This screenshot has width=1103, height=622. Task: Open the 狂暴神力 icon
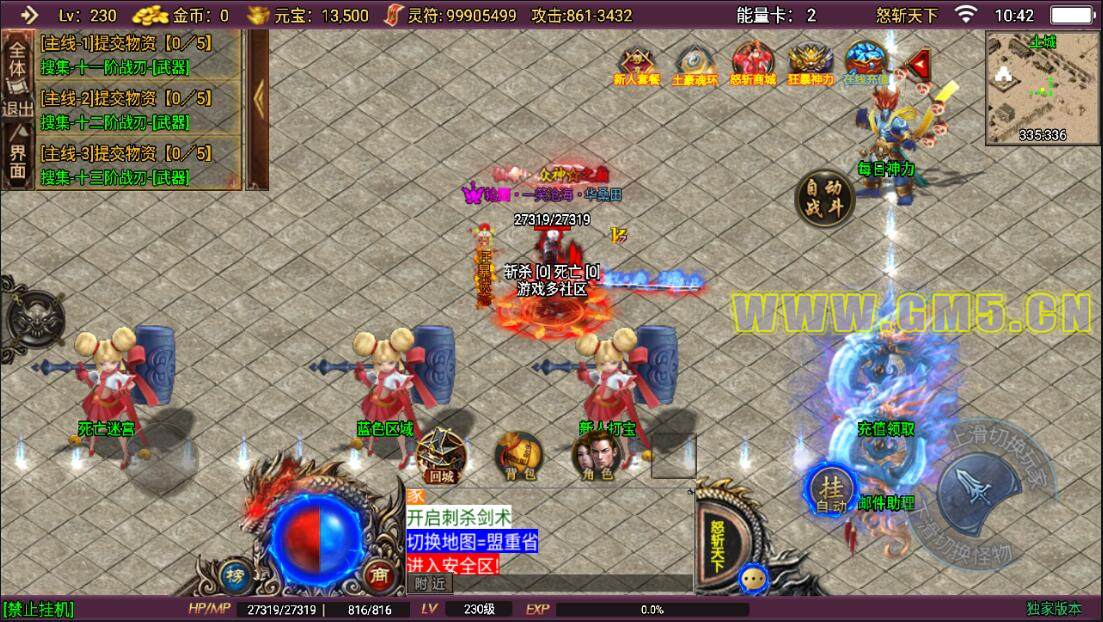(810, 62)
